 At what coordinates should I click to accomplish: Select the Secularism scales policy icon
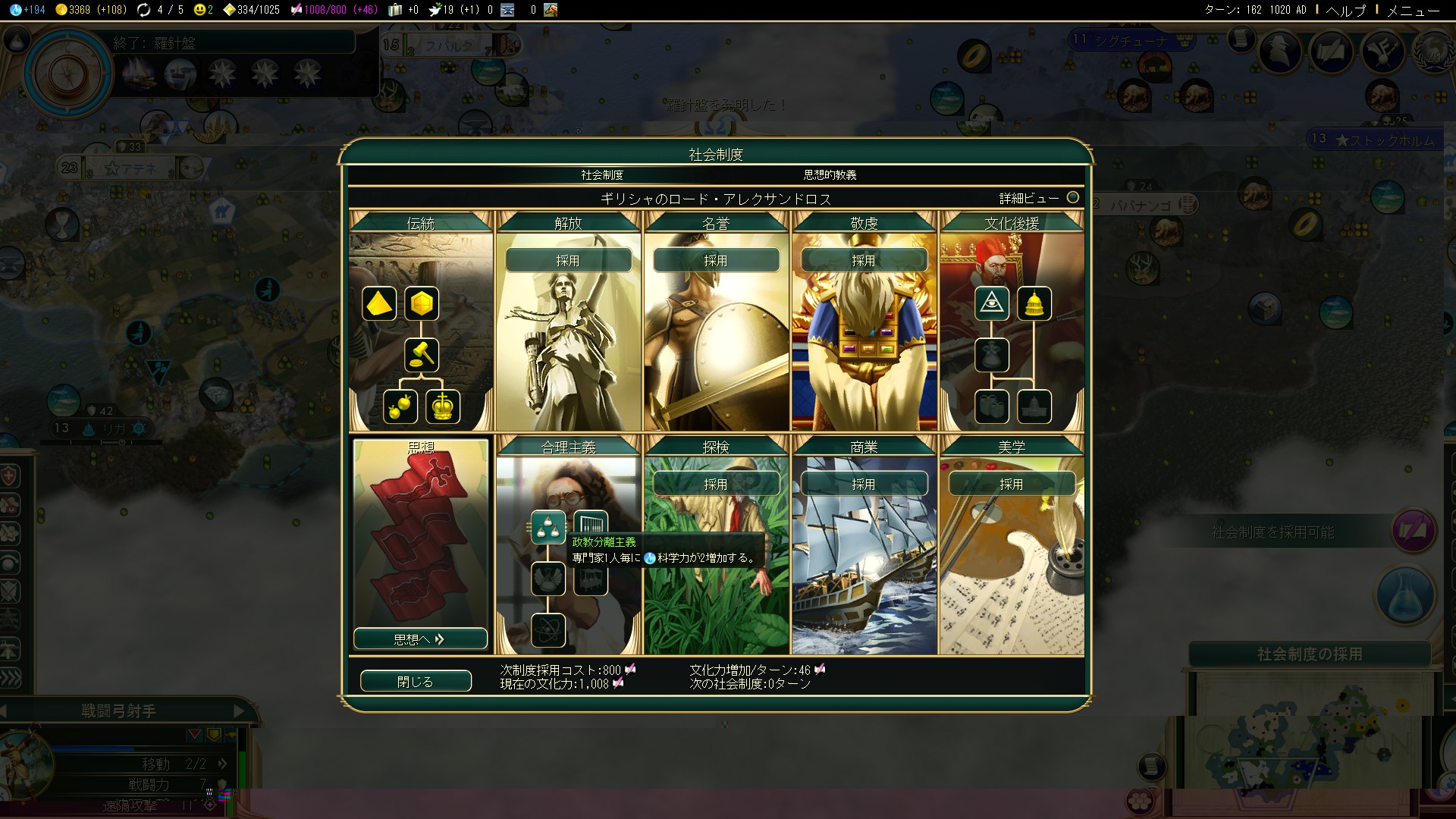[x=548, y=528]
